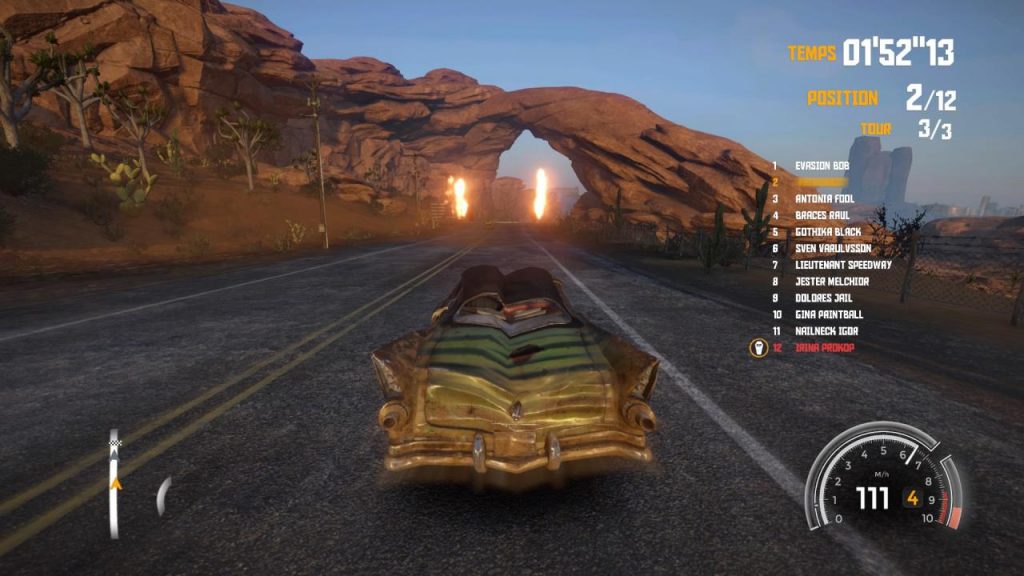Select Evasion Bob in the standings list
The width and height of the screenshot is (1024, 576).
coord(823,165)
